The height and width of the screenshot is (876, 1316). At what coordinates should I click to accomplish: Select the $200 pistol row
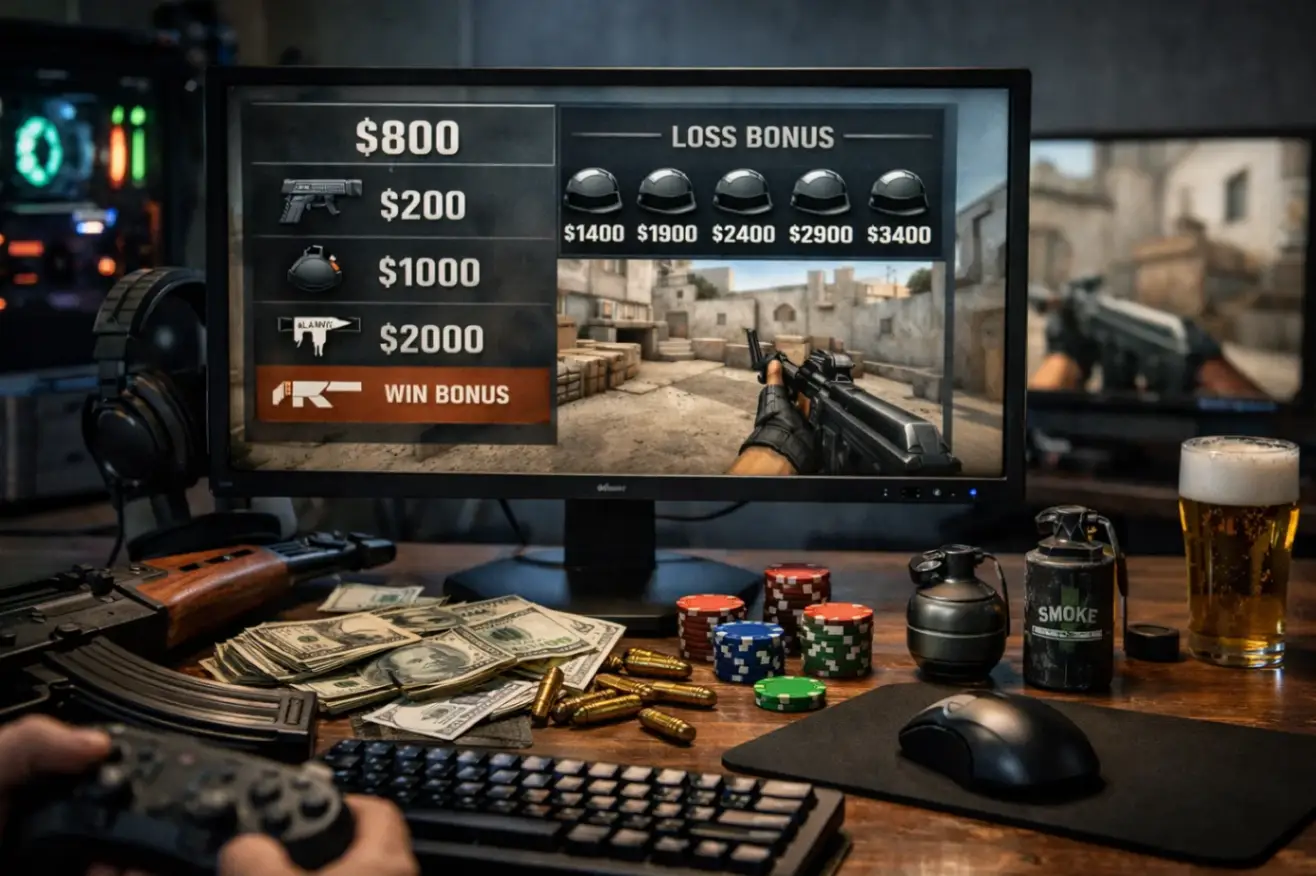pos(400,205)
